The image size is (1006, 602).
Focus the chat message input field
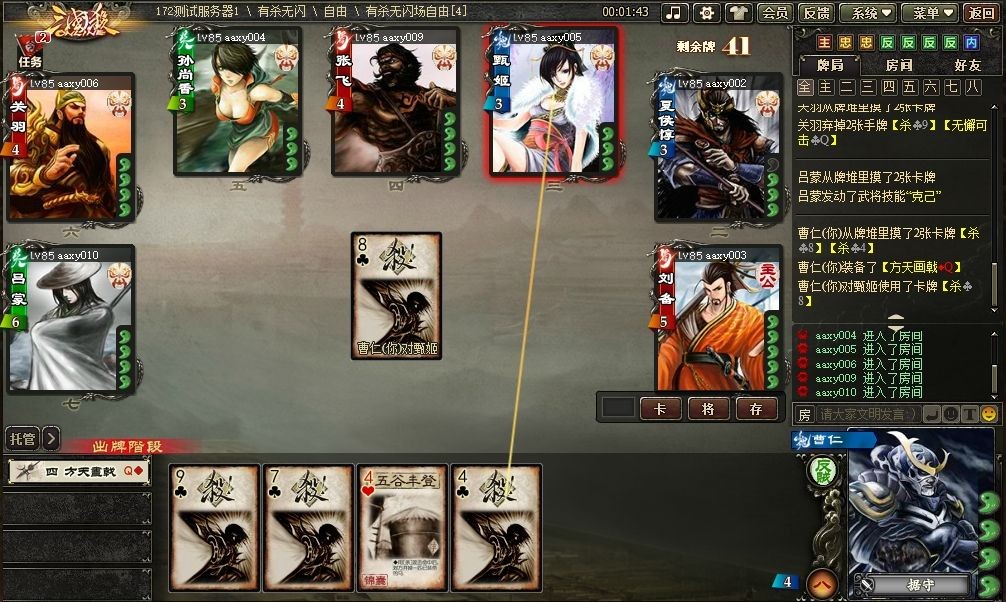(867, 414)
